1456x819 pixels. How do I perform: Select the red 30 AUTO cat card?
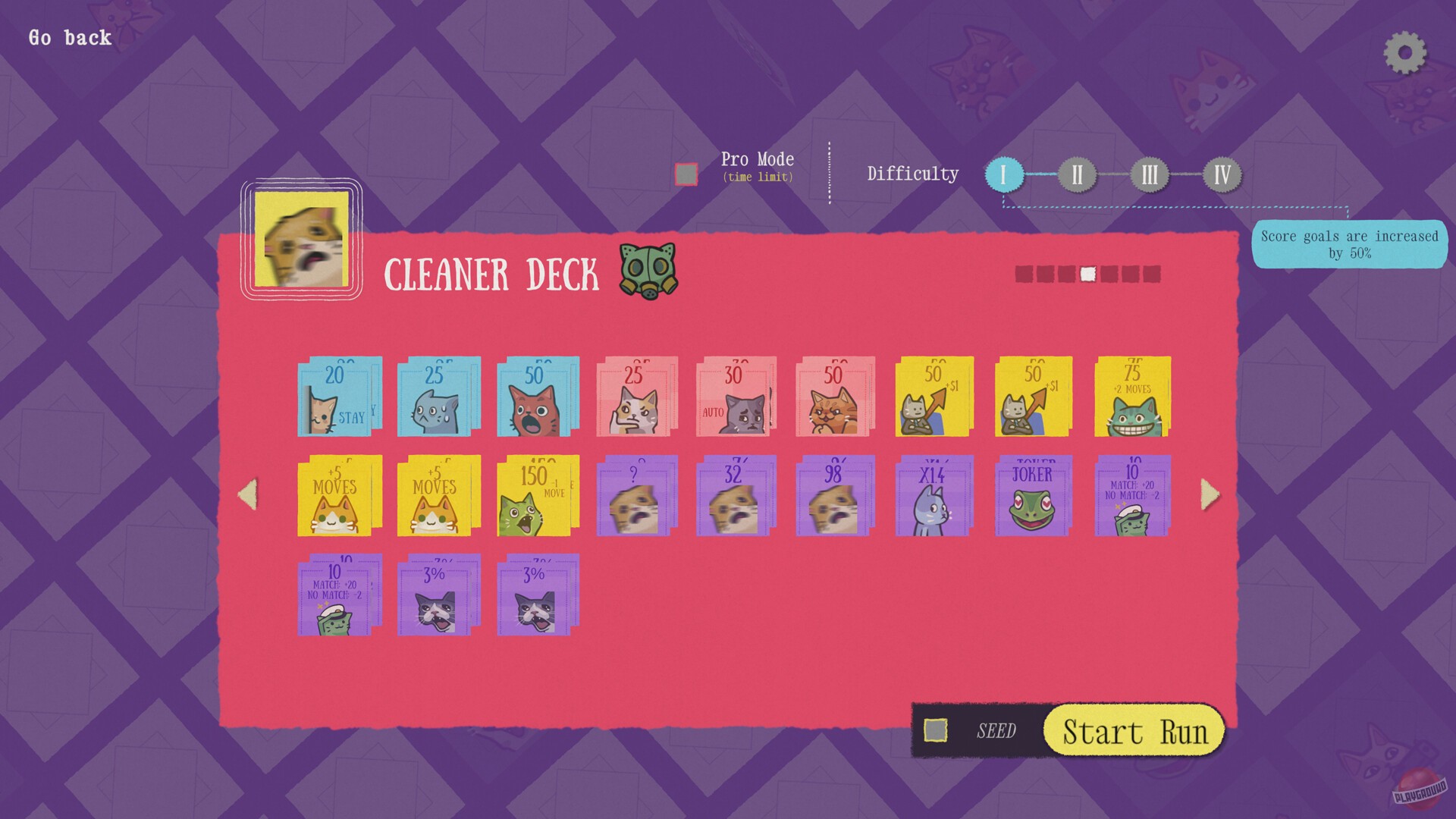[x=735, y=398]
